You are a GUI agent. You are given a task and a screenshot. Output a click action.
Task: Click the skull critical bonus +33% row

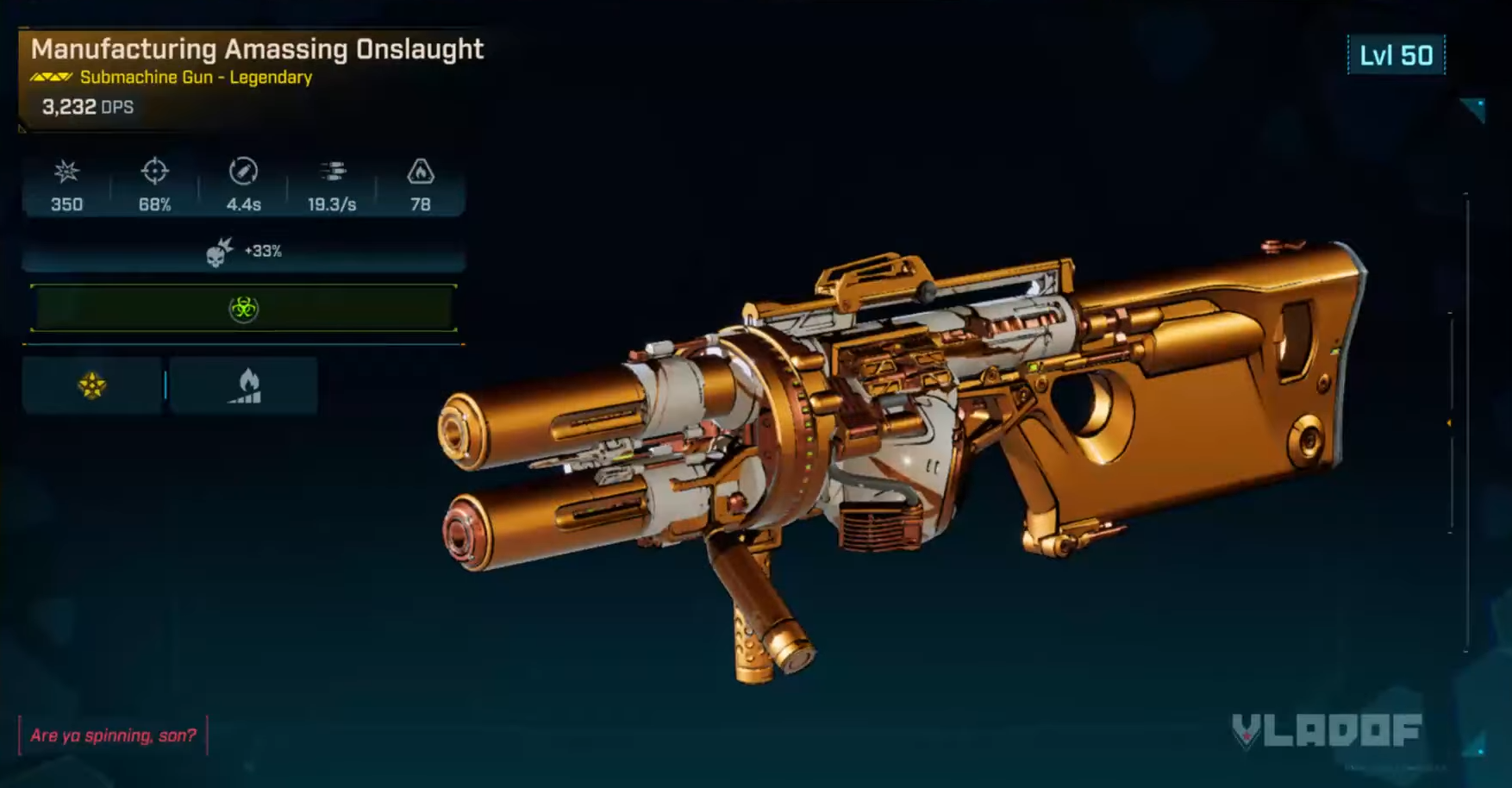pyautogui.click(x=244, y=252)
